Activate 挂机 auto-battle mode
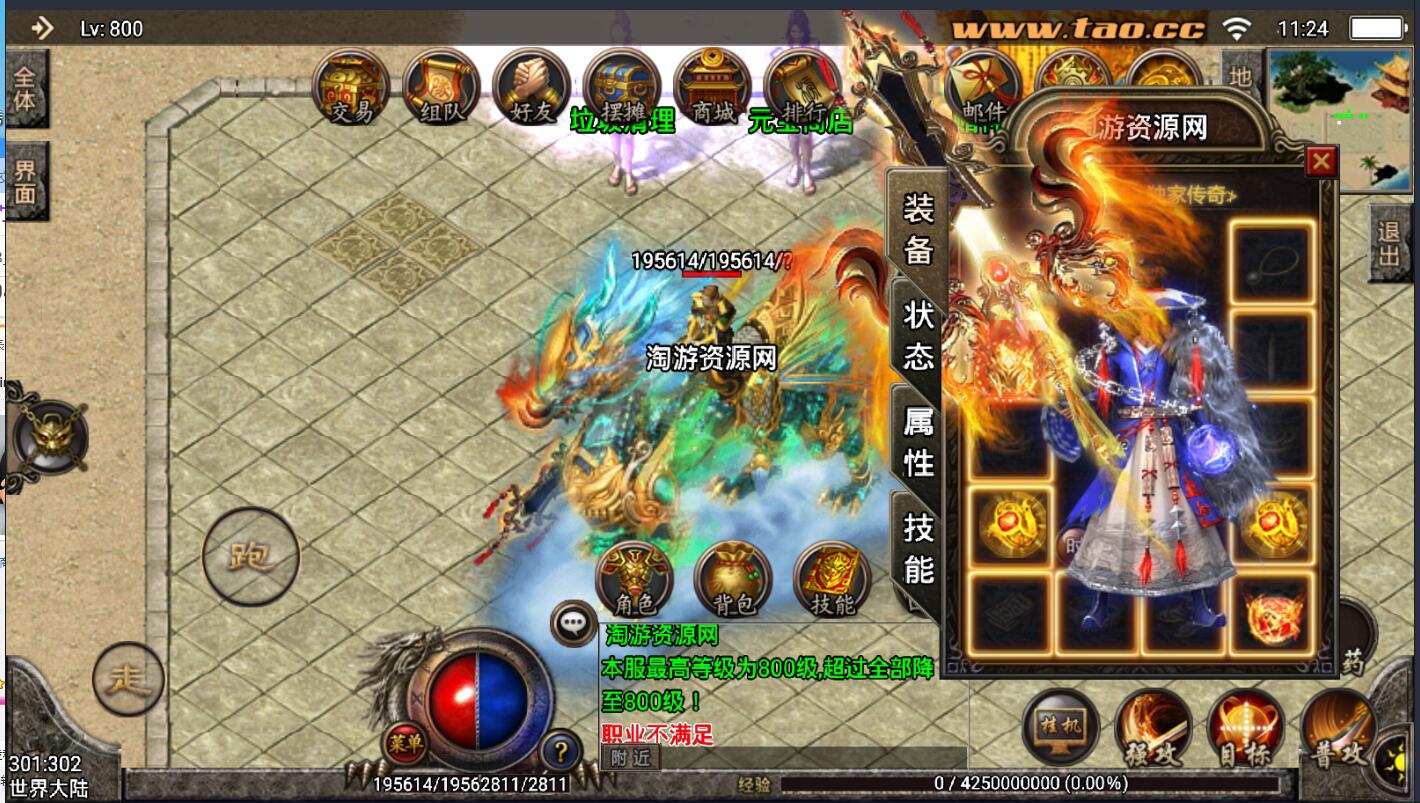This screenshot has width=1420, height=803. [1061, 727]
